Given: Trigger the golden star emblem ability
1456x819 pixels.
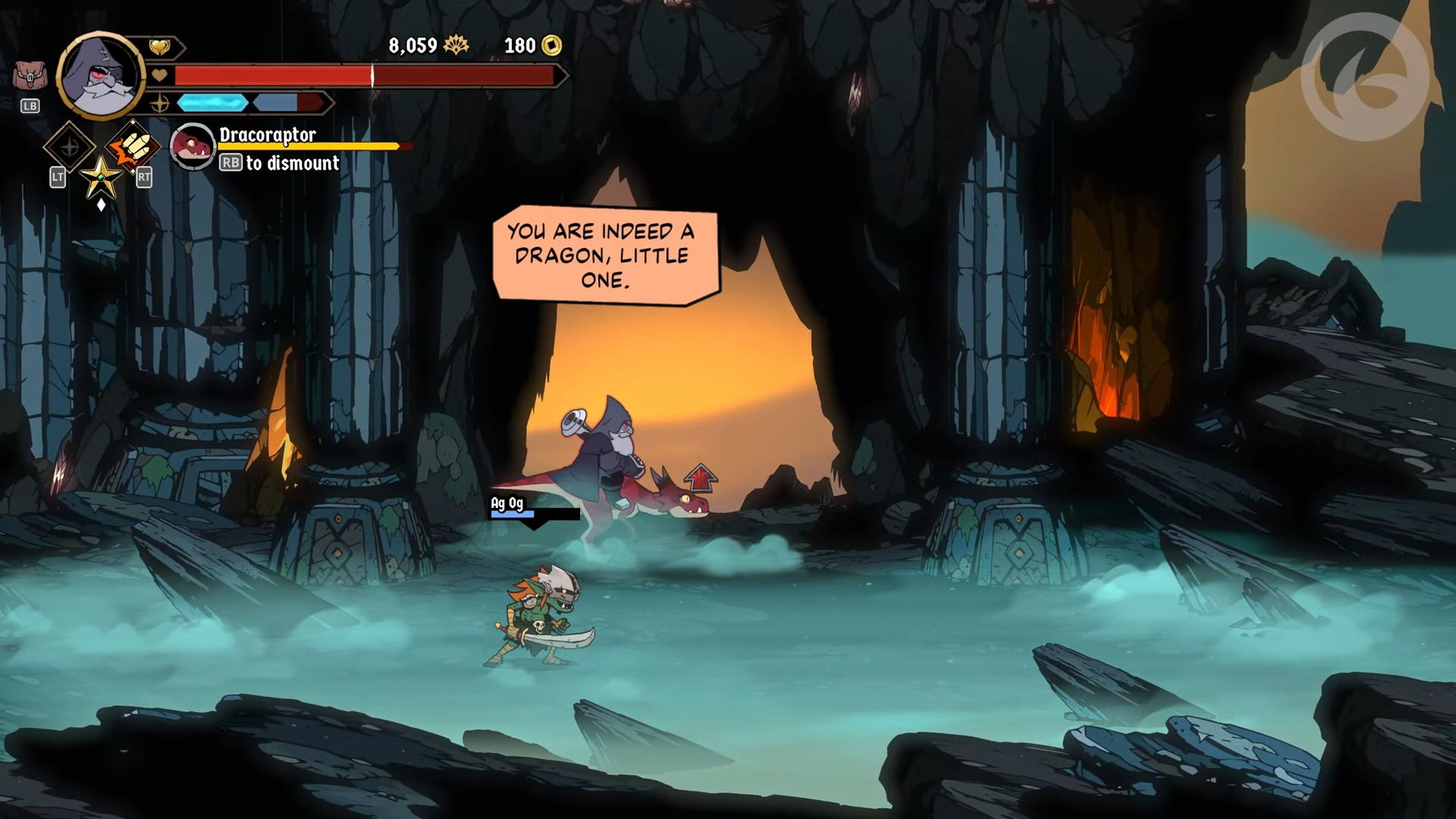Looking at the screenshot, I should click(x=101, y=177).
